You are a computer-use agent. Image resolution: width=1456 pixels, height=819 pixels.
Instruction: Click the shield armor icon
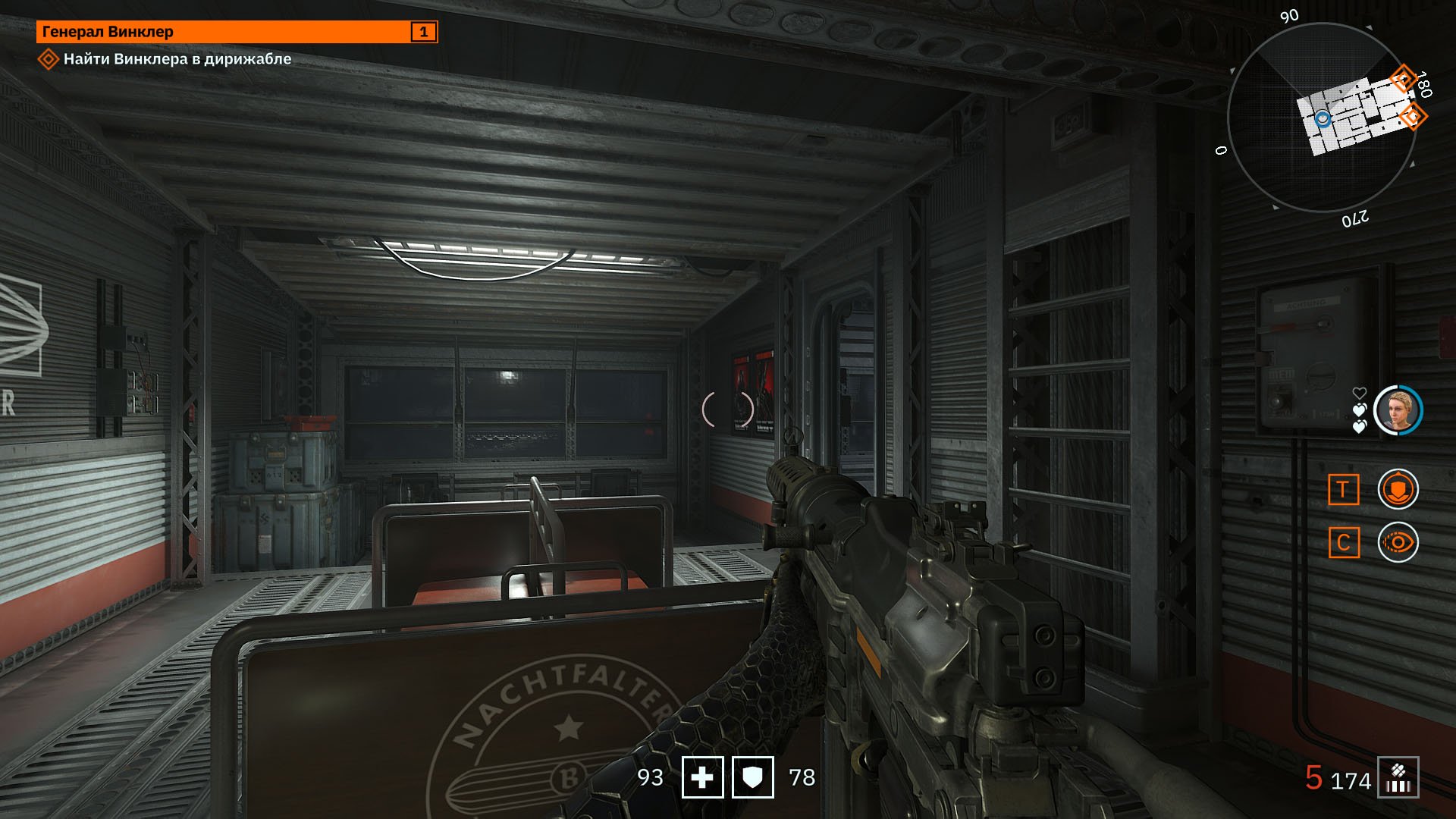point(752,777)
